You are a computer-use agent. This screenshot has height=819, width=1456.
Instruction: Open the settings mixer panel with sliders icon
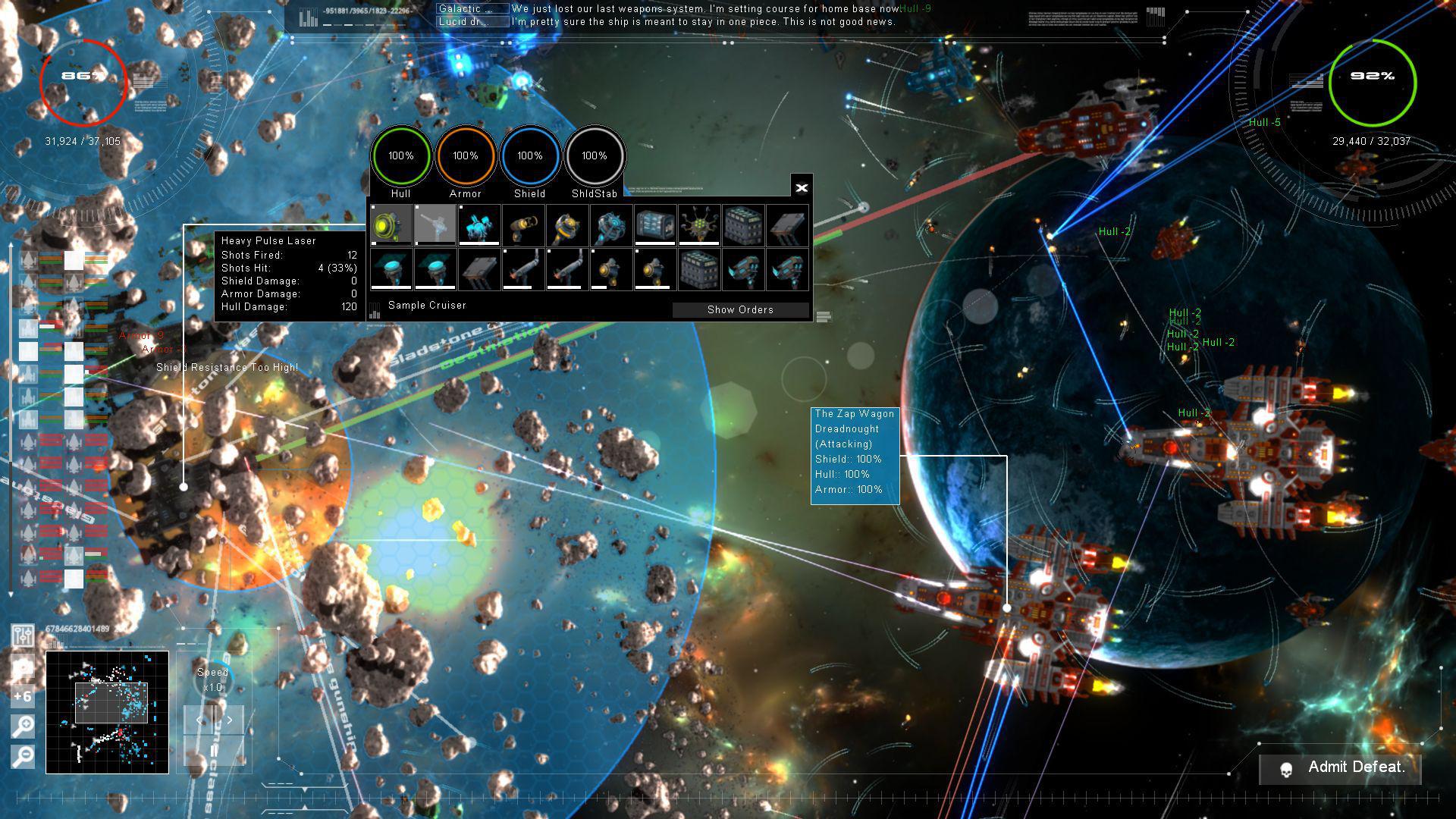(x=22, y=635)
